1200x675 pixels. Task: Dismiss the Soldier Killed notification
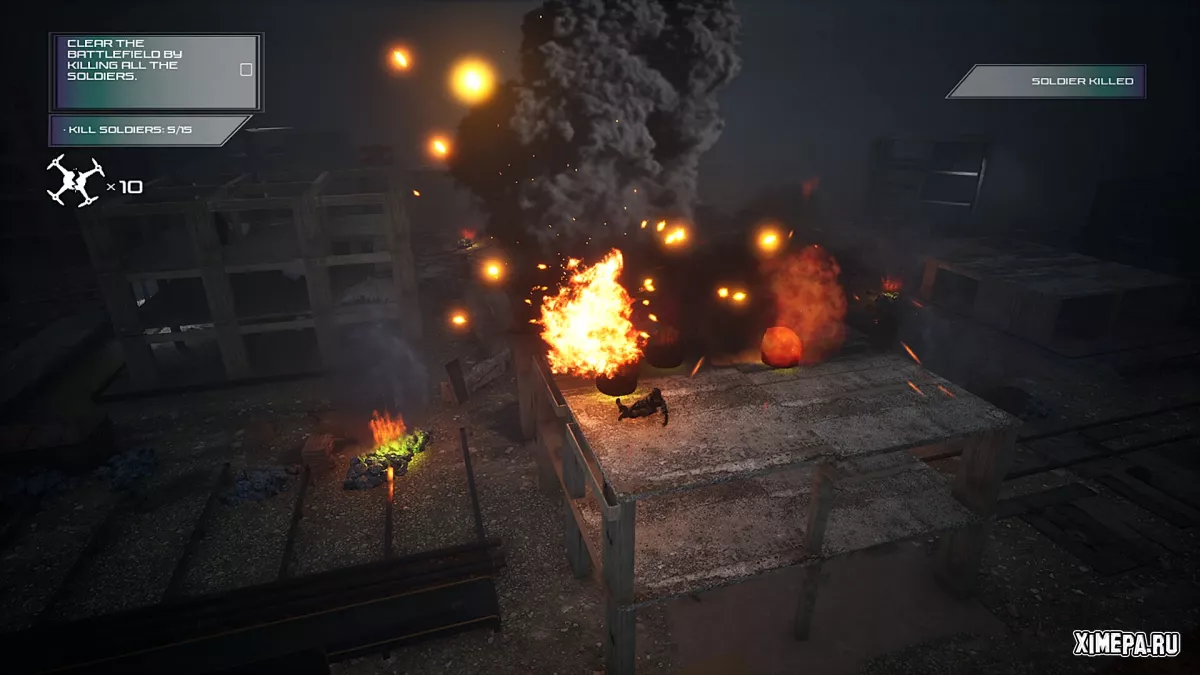pyautogui.click(x=1046, y=81)
